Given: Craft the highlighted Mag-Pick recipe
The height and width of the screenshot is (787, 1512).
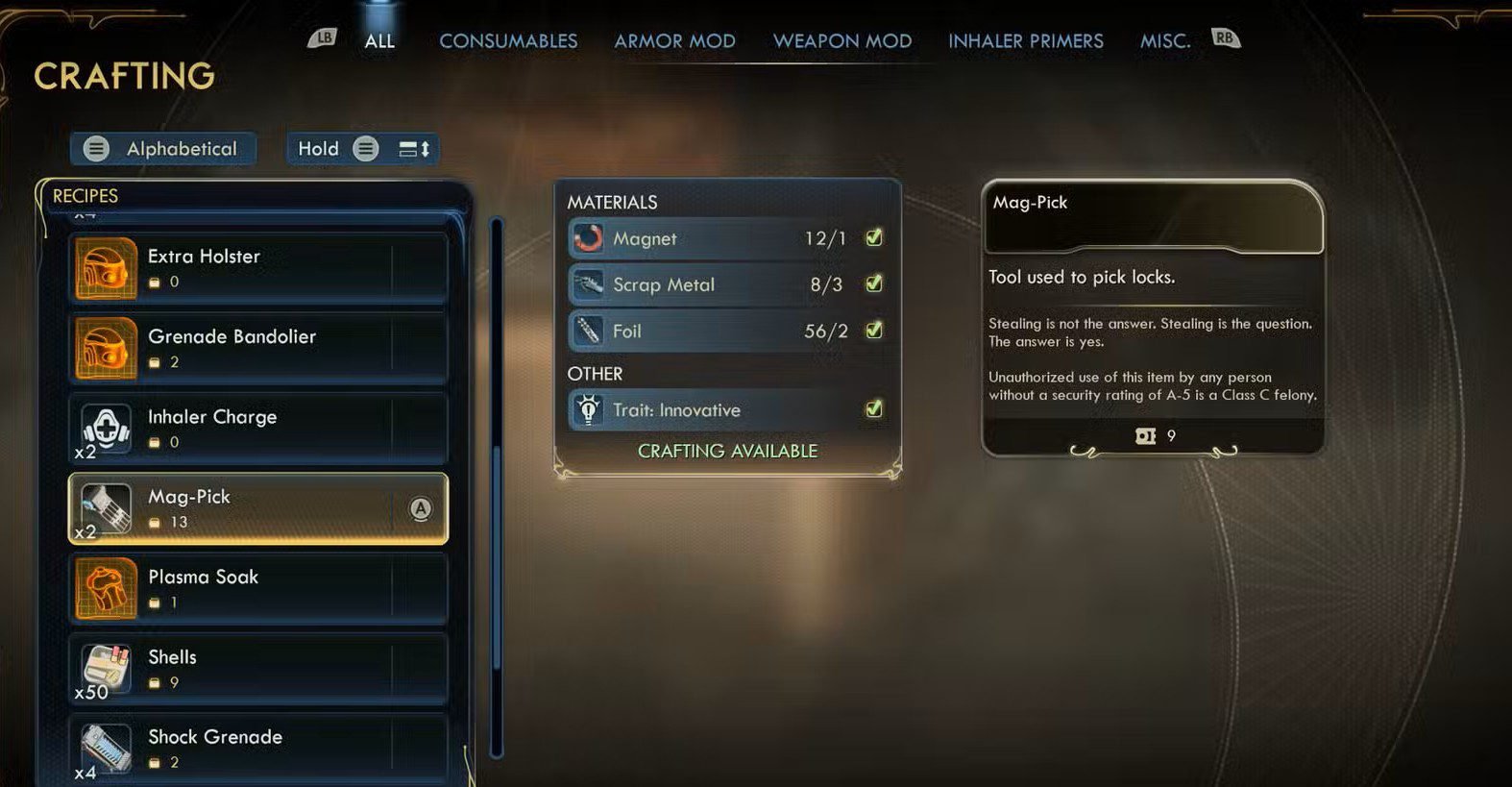Looking at the screenshot, I should tap(257, 508).
